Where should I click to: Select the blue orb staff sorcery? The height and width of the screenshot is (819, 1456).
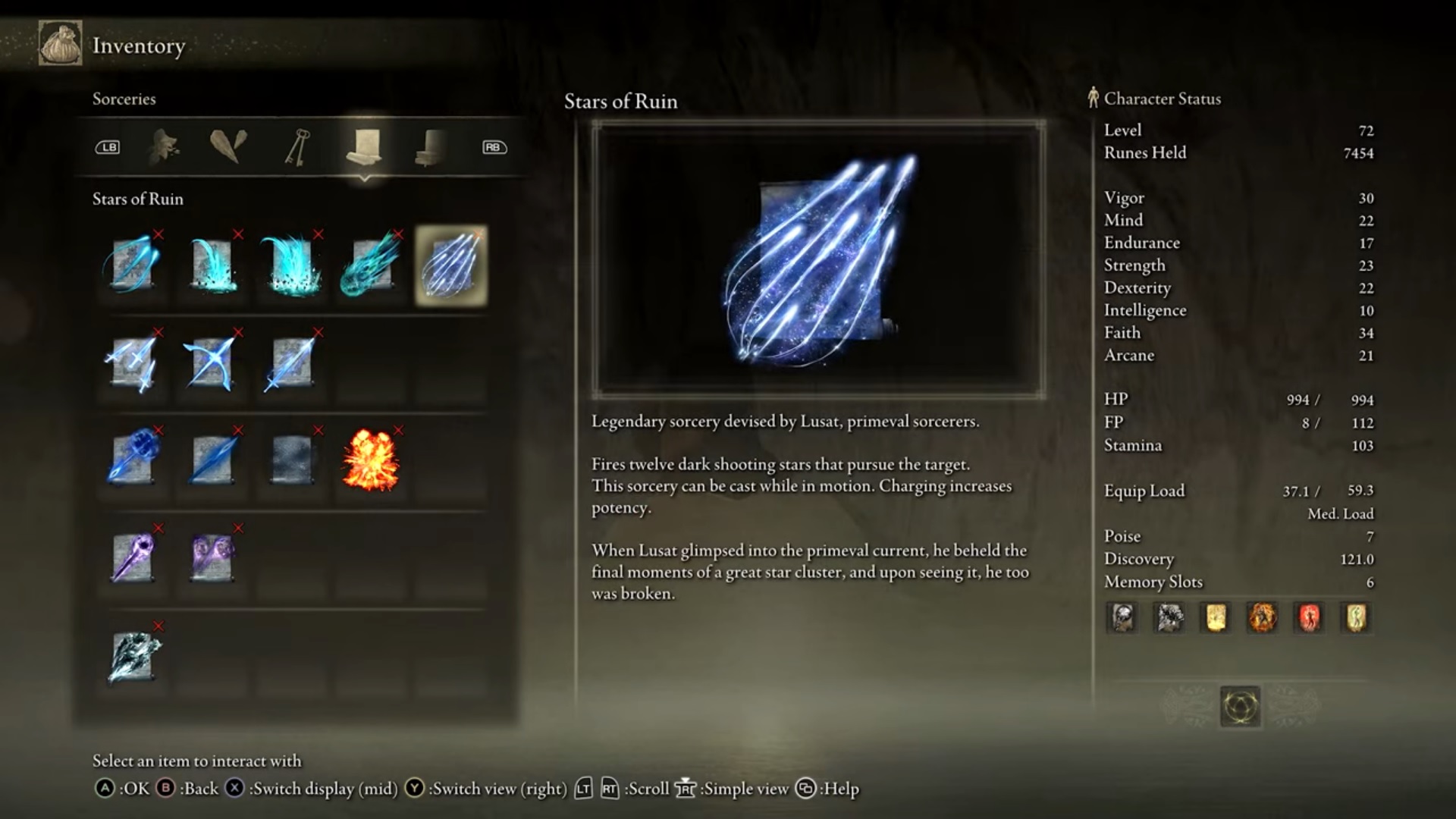click(133, 460)
